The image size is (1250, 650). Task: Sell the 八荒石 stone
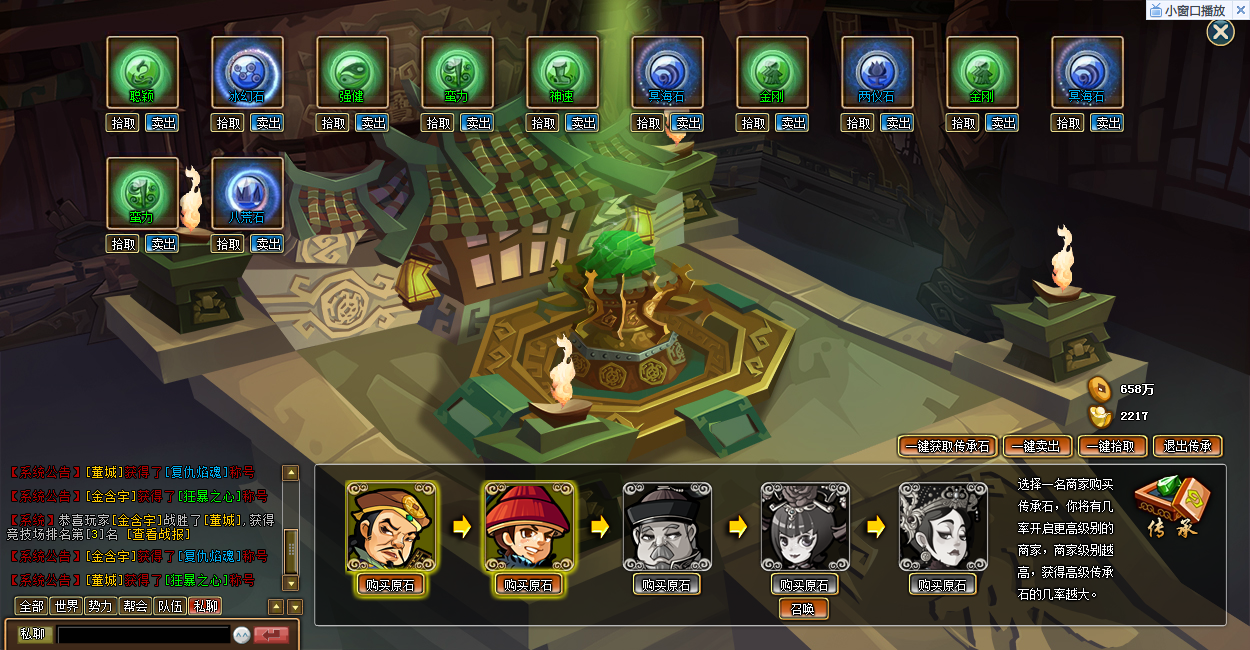coord(267,244)
